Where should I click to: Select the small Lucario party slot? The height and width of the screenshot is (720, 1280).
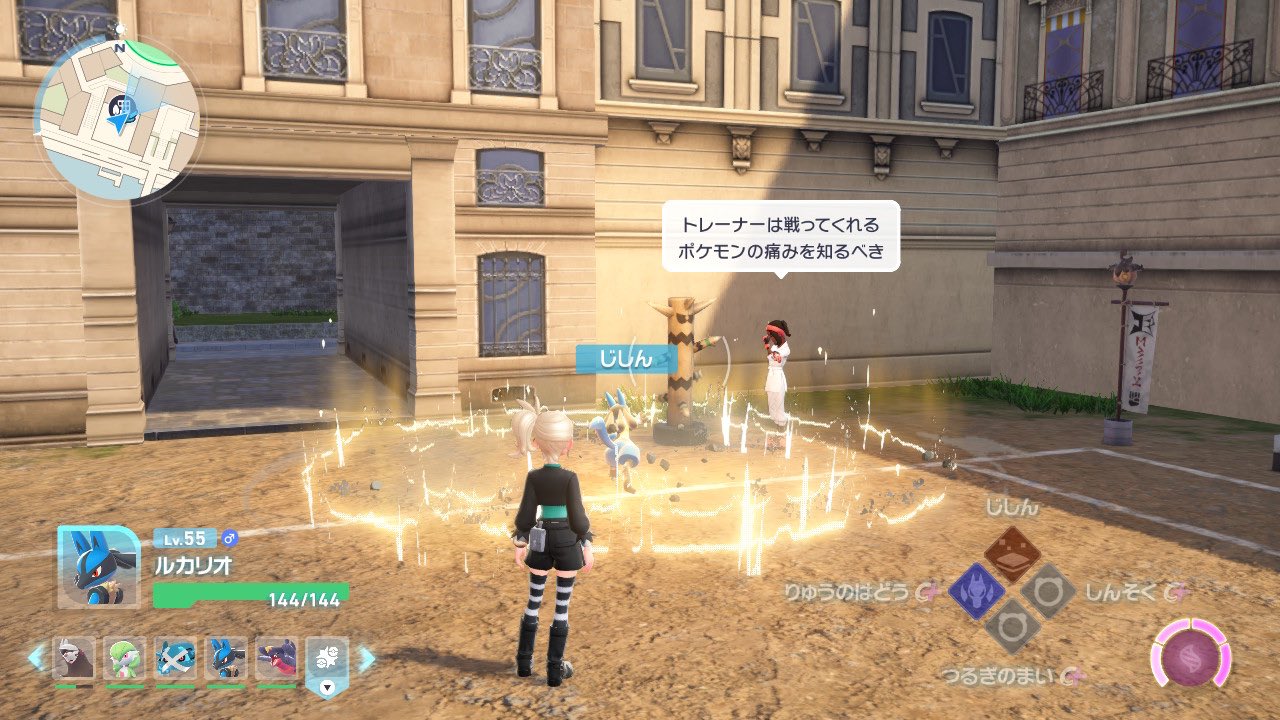[x=226, y=659]
